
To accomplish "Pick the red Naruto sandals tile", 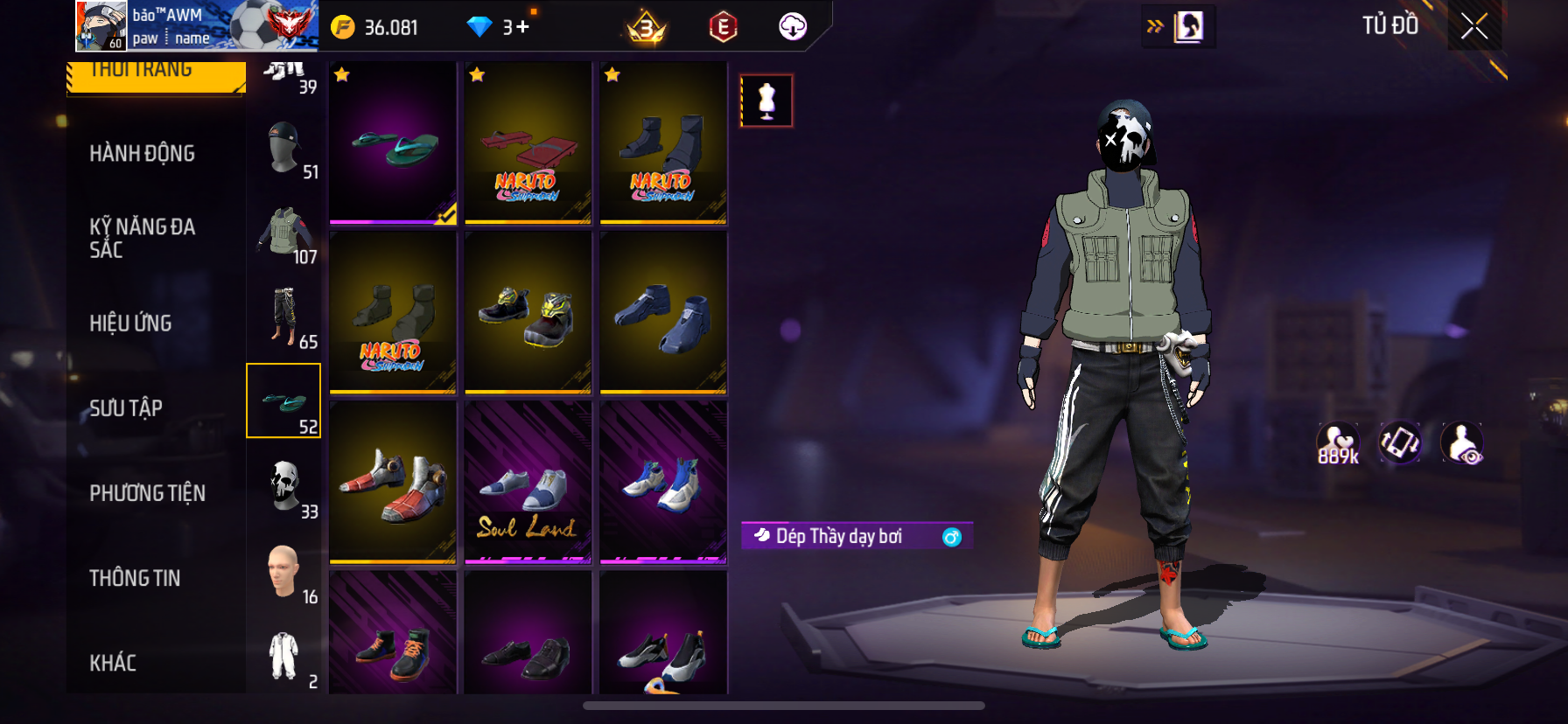I will [x=528, y=143].
